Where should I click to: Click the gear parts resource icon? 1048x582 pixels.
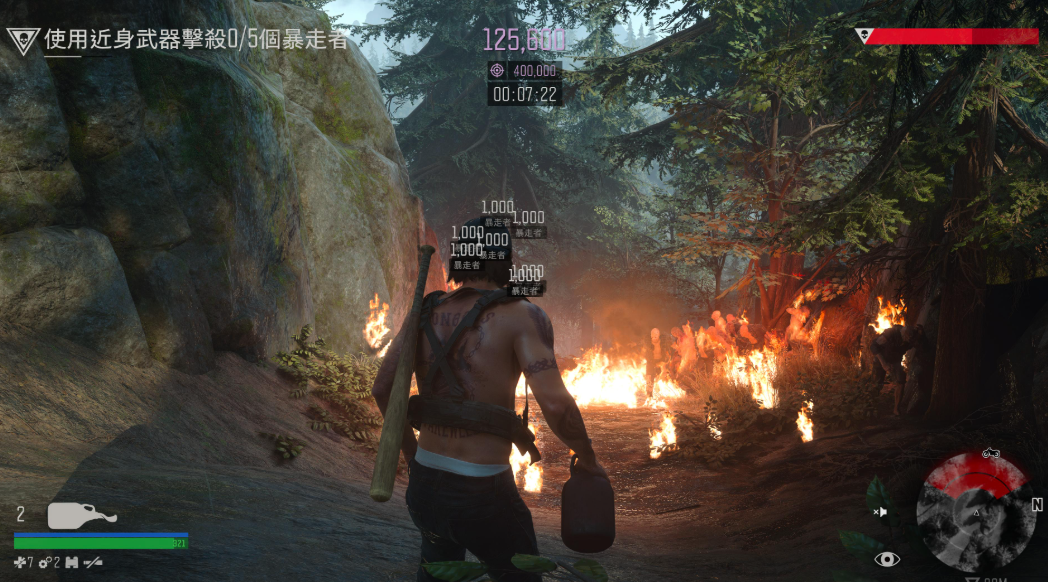pos(46,563)
